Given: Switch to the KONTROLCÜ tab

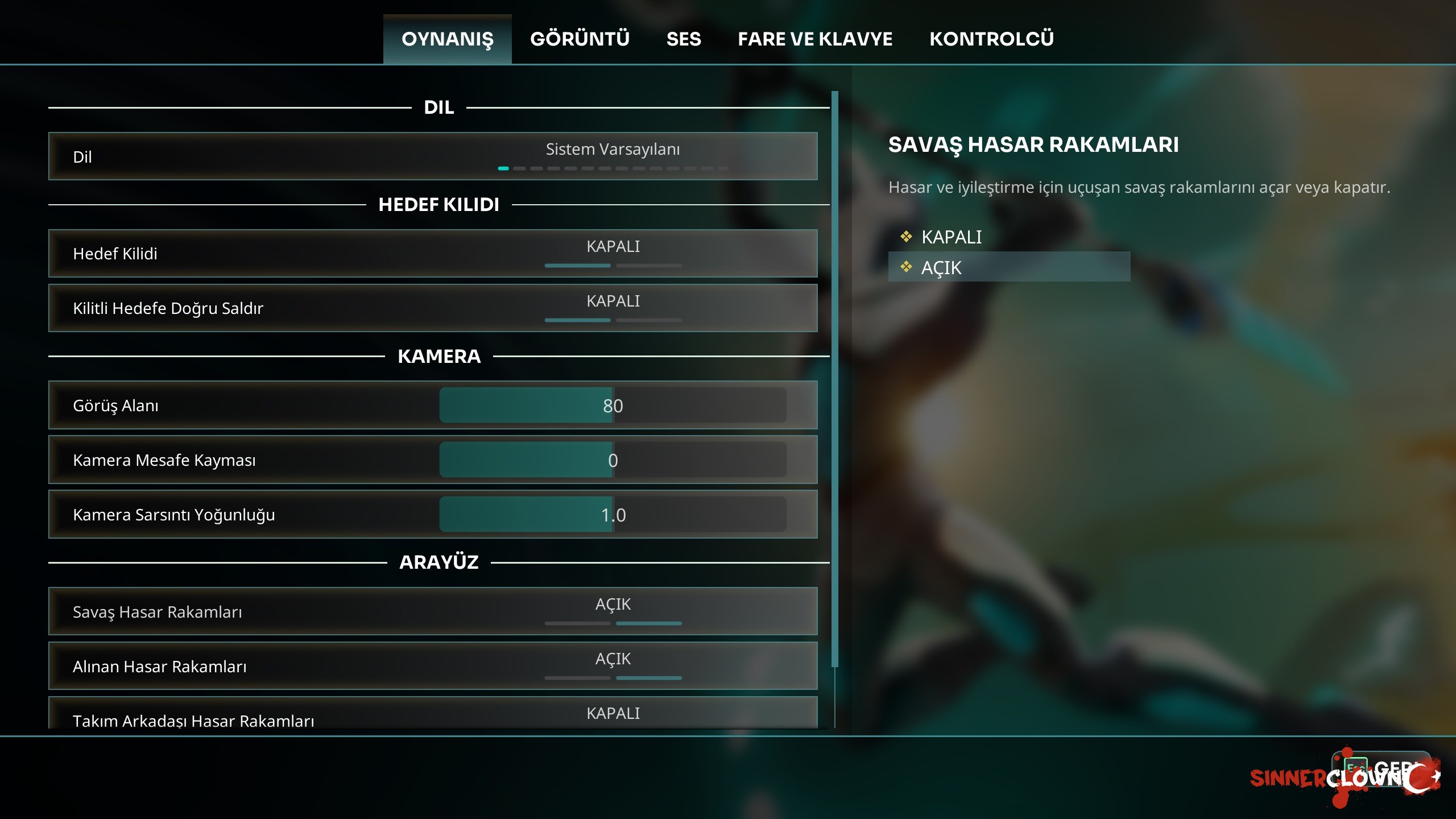Looking at the screenshot, I should (991, 39).
